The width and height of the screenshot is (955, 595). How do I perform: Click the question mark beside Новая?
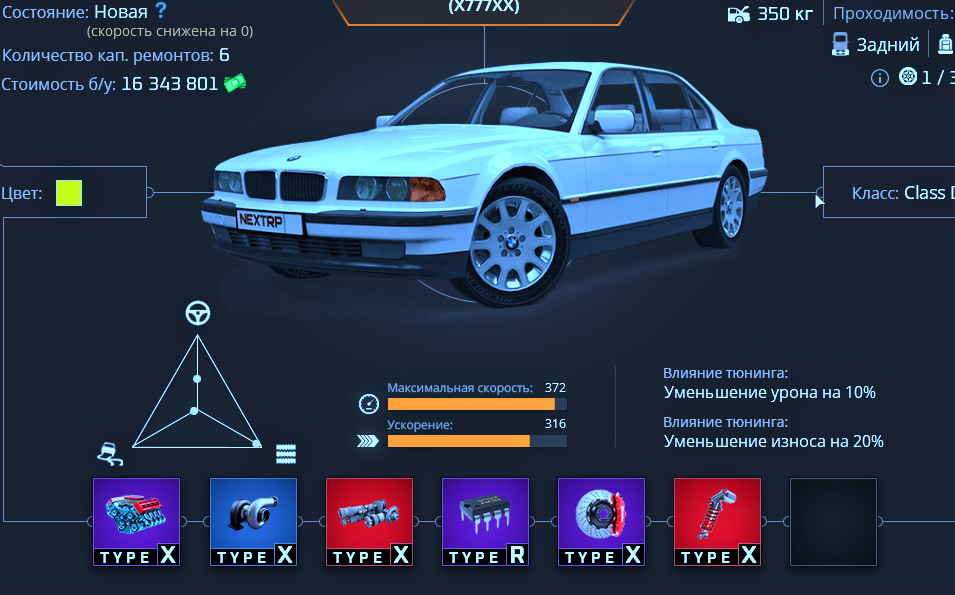[x=161, y=12]
